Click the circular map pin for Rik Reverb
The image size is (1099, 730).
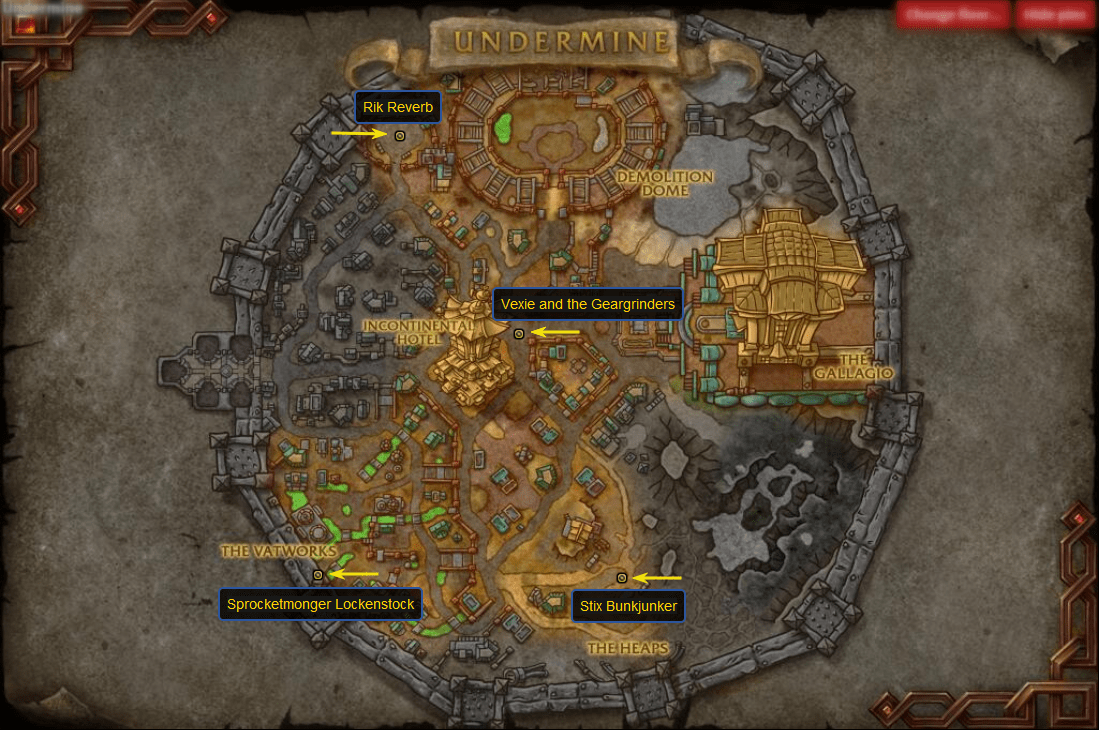click(x=400, y=135)
